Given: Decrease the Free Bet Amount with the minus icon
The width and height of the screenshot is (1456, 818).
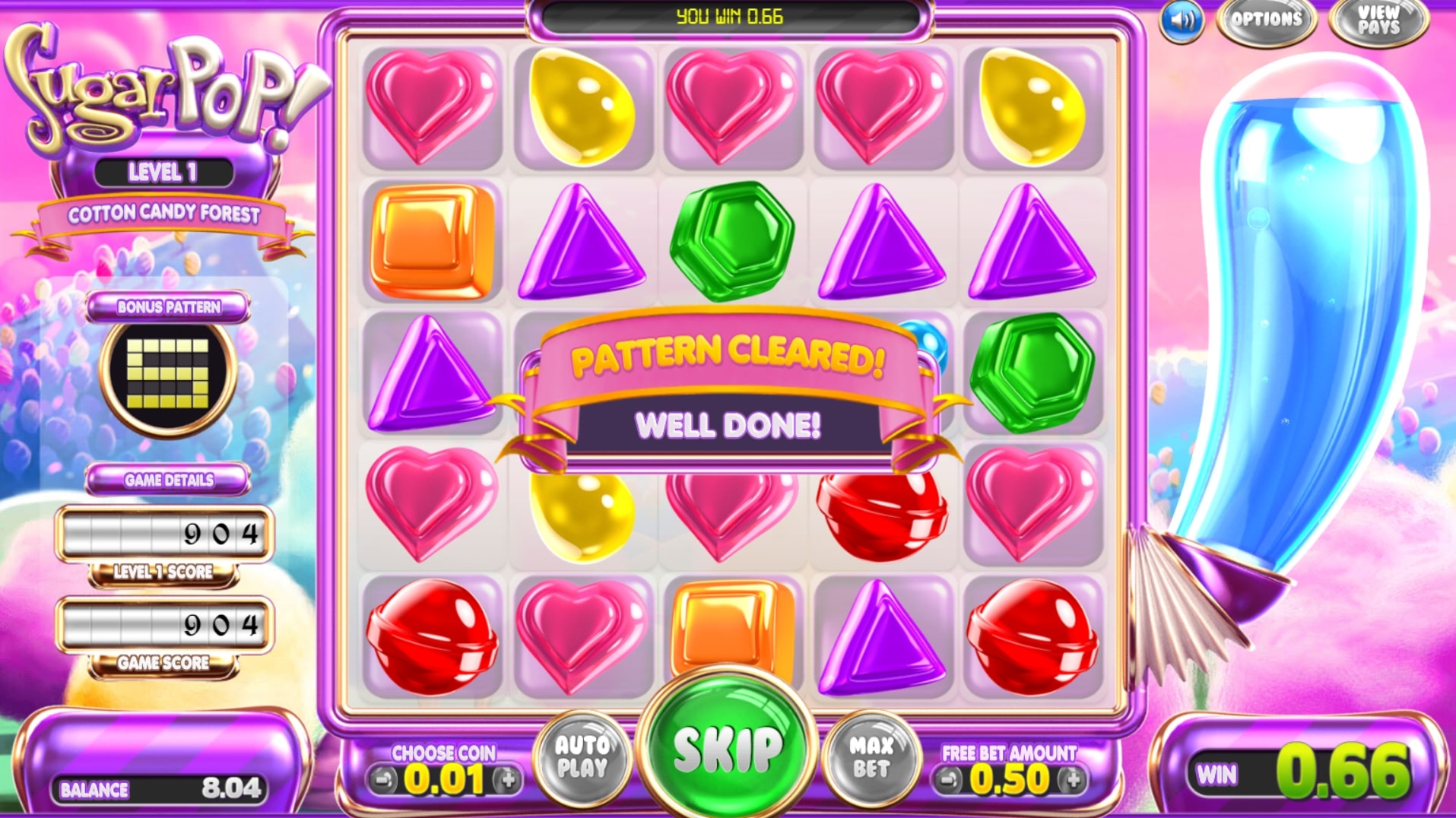Looking at the screenshot, I should (949, 778).
